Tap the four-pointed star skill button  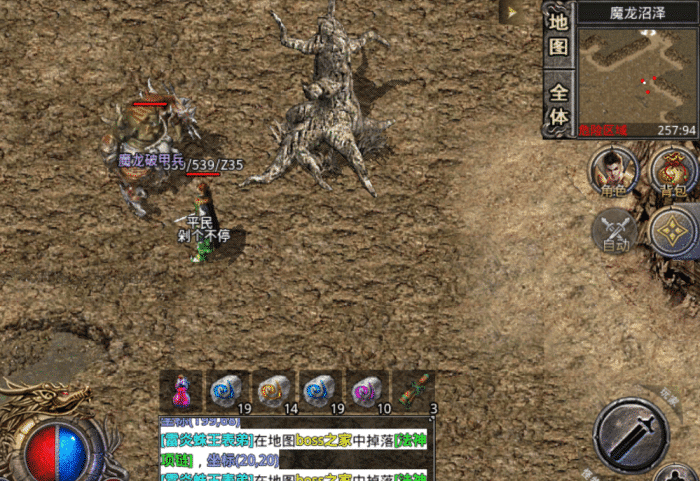[x=674, y=231]
